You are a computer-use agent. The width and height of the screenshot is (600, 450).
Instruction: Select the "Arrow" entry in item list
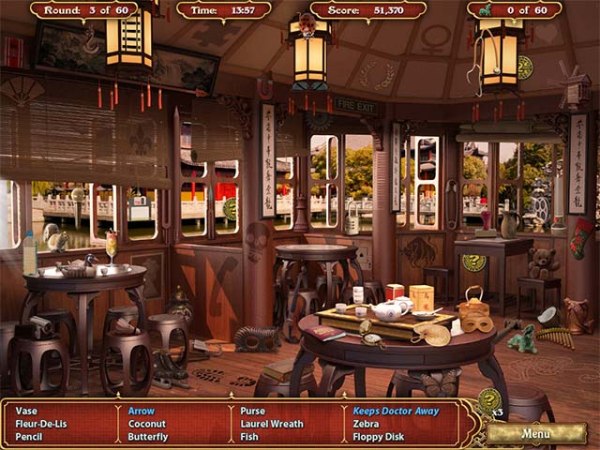(x=141, y=410)
